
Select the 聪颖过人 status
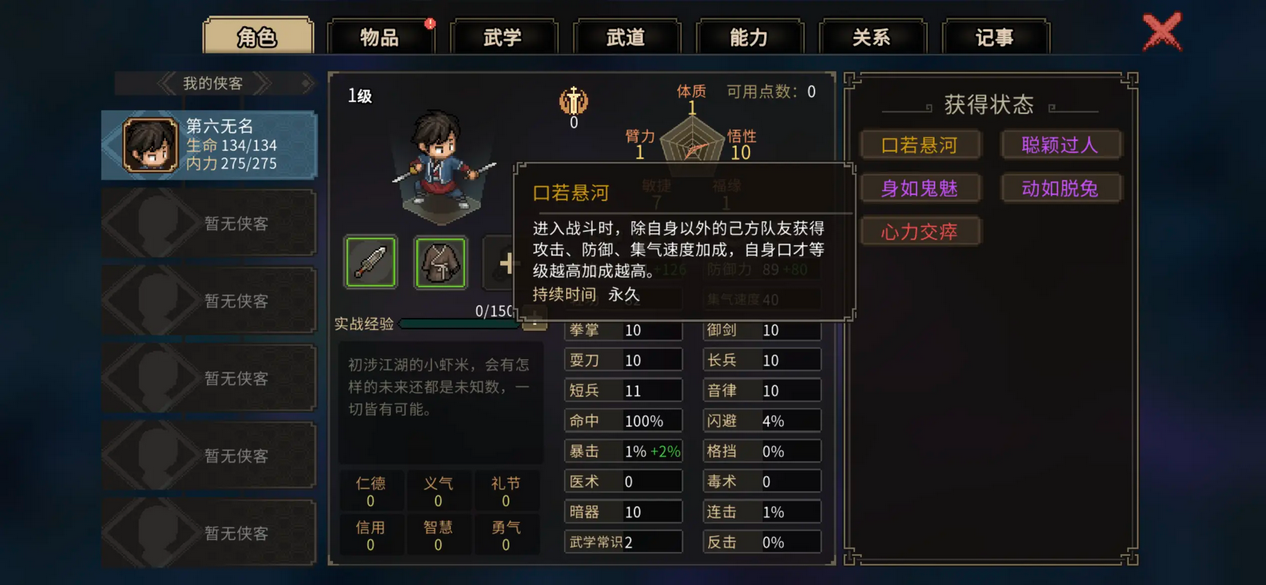pos(1060,145)
